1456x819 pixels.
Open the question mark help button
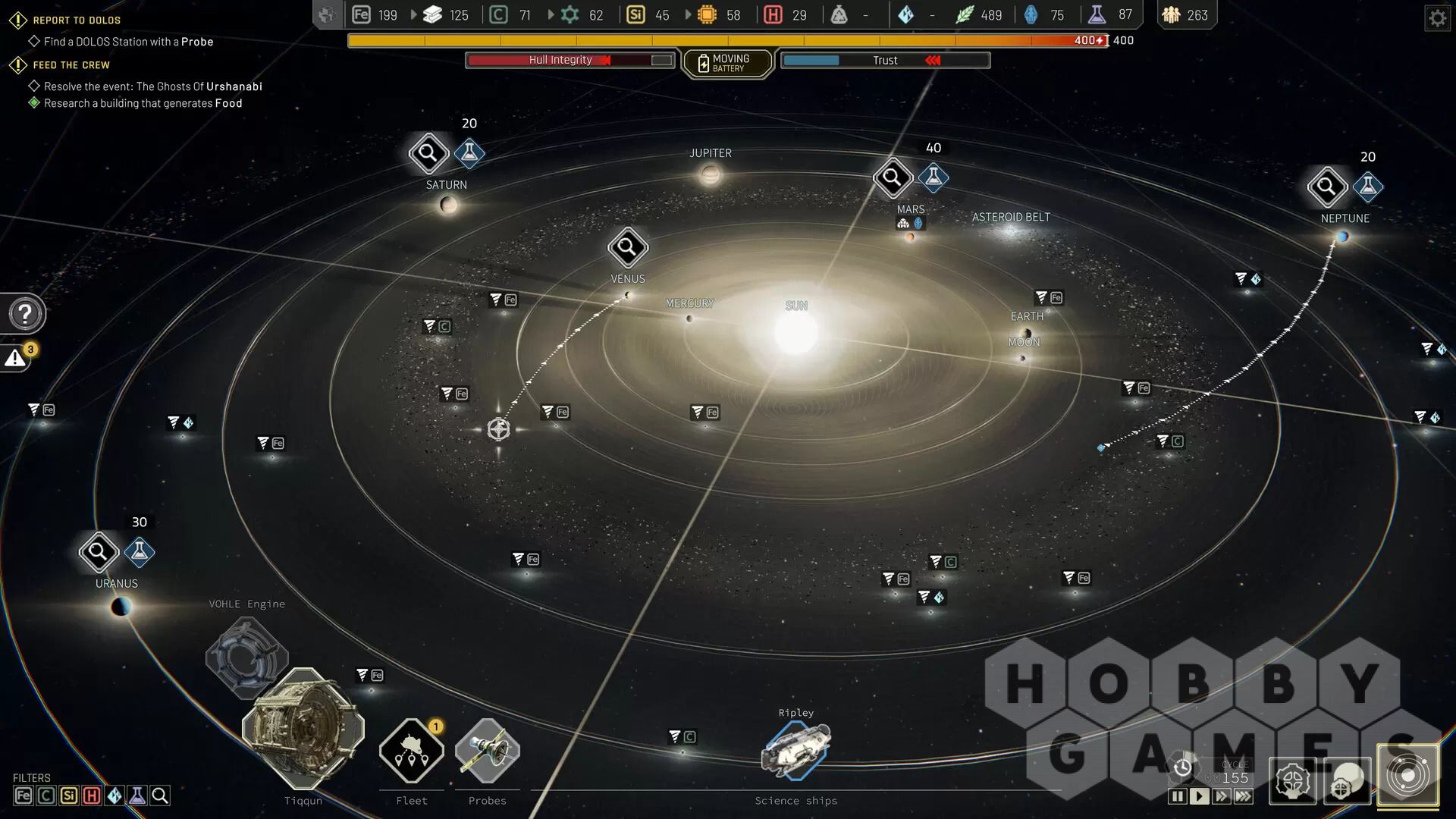24,314
